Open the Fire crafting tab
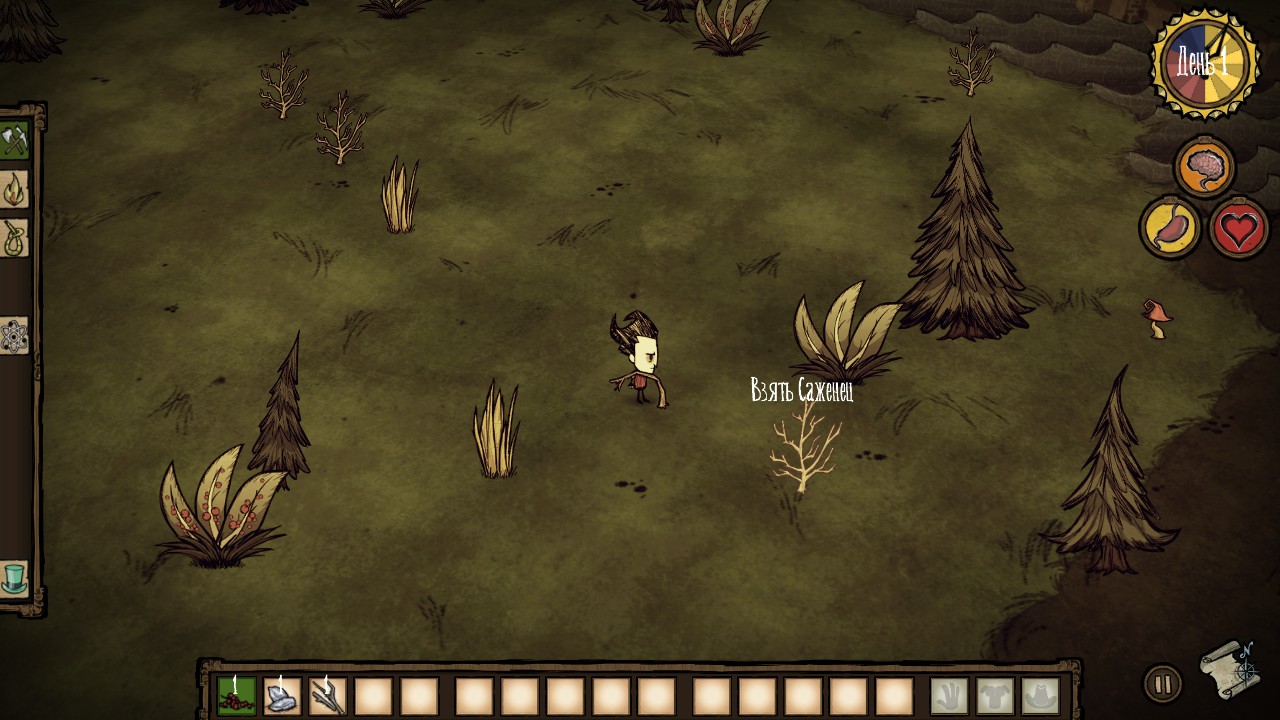The width and height of the screenshot is (1280, 720). point(14,189)
